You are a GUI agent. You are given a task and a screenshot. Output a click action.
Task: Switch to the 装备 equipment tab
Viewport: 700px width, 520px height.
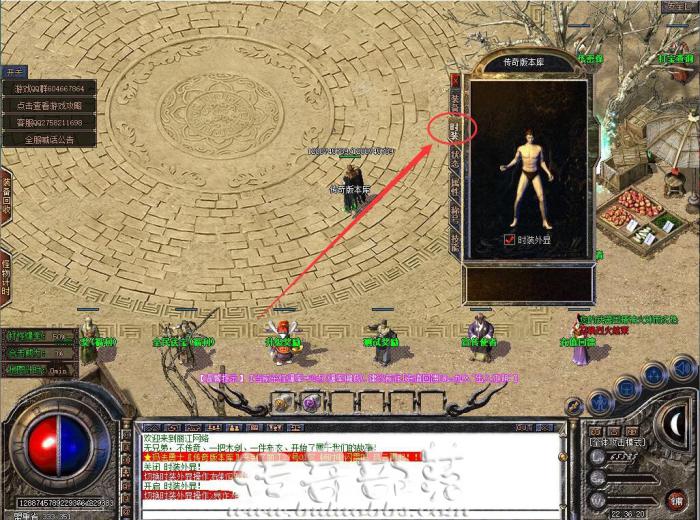pyautogui.click(x=455, y=101)
